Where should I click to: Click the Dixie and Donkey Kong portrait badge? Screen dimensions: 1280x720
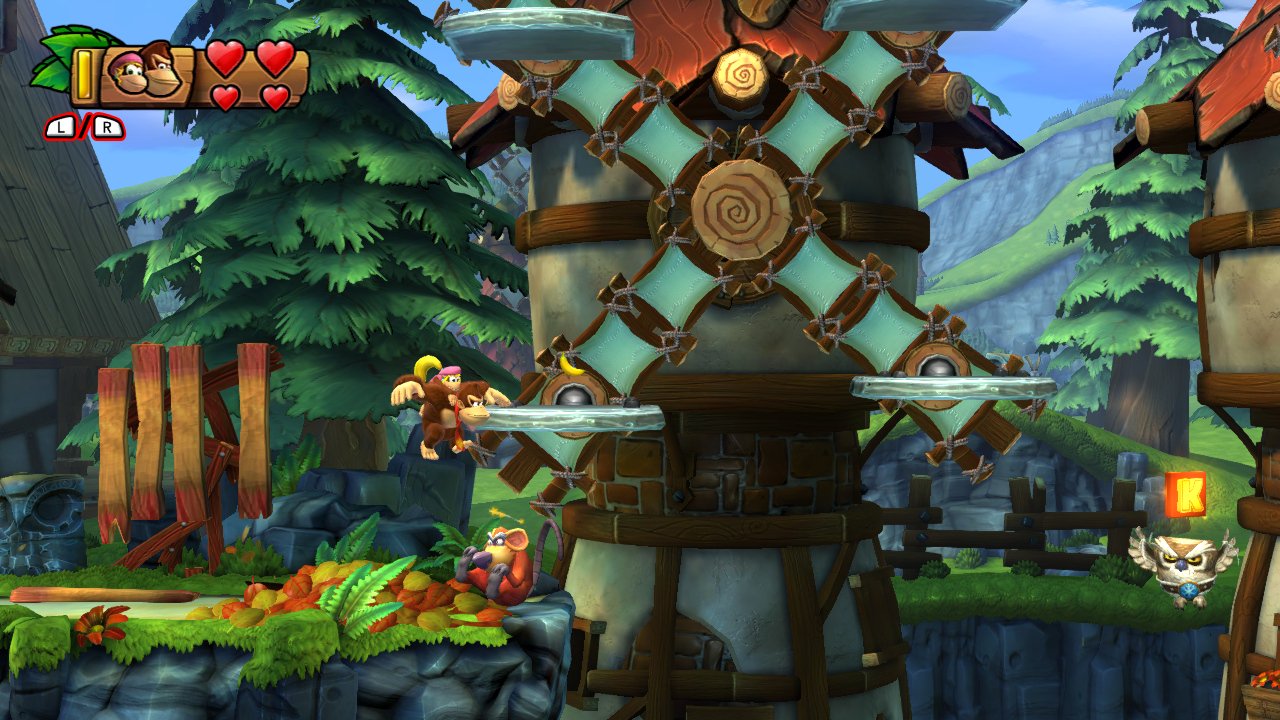tap(147, 72)
